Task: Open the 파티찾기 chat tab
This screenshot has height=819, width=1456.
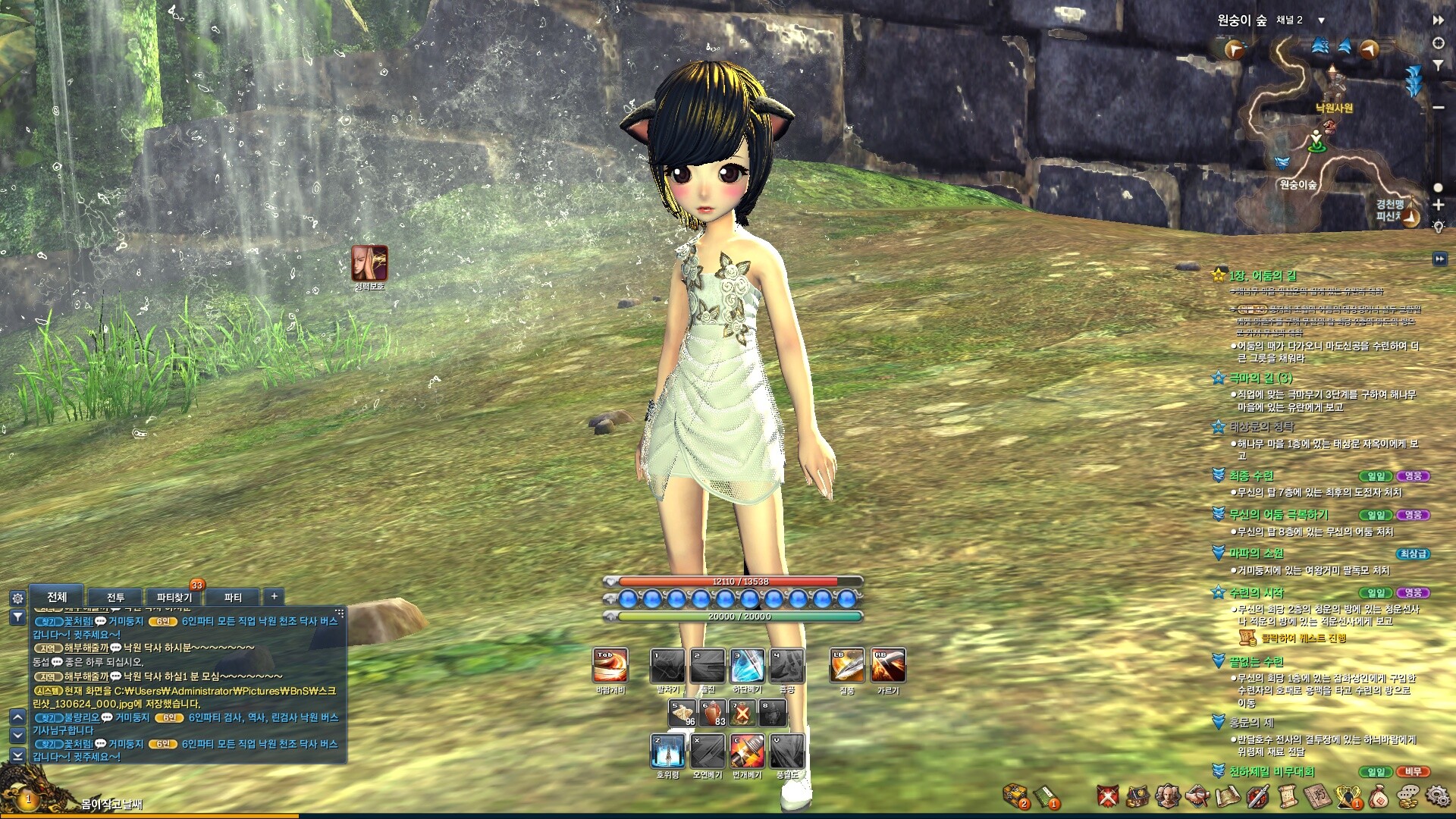Action: [174, 598]
